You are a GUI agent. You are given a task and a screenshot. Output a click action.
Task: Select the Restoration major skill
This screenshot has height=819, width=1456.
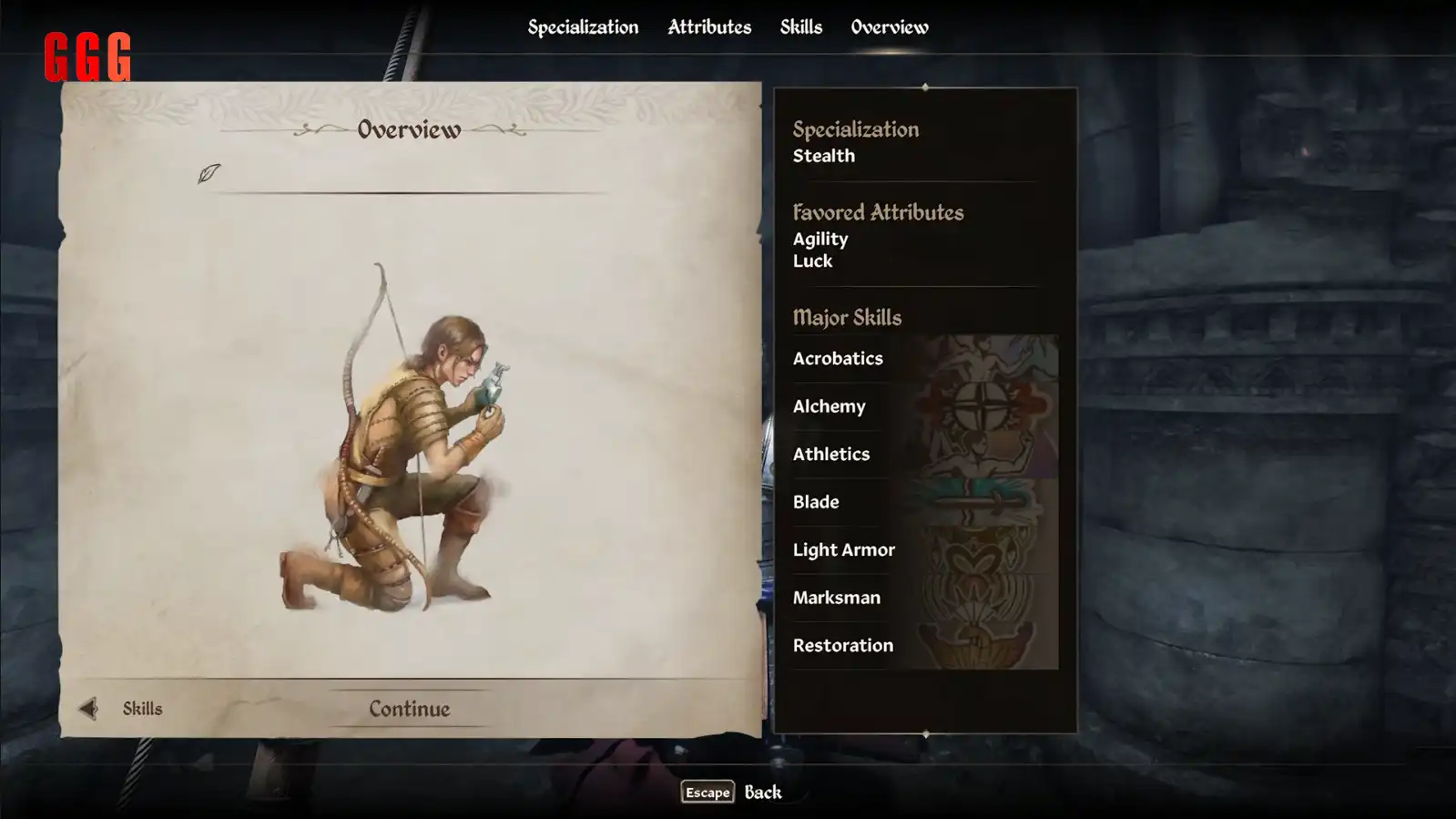[924, 645]
